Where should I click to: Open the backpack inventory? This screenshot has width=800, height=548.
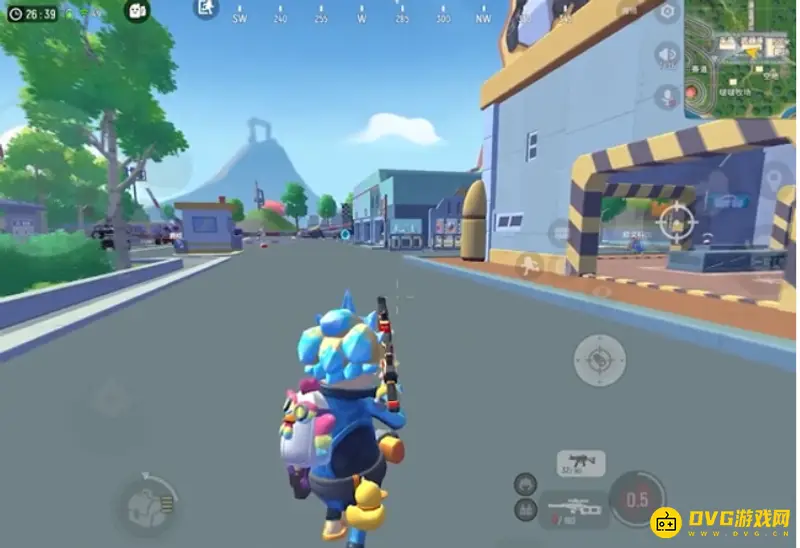[x=146, y=504]
